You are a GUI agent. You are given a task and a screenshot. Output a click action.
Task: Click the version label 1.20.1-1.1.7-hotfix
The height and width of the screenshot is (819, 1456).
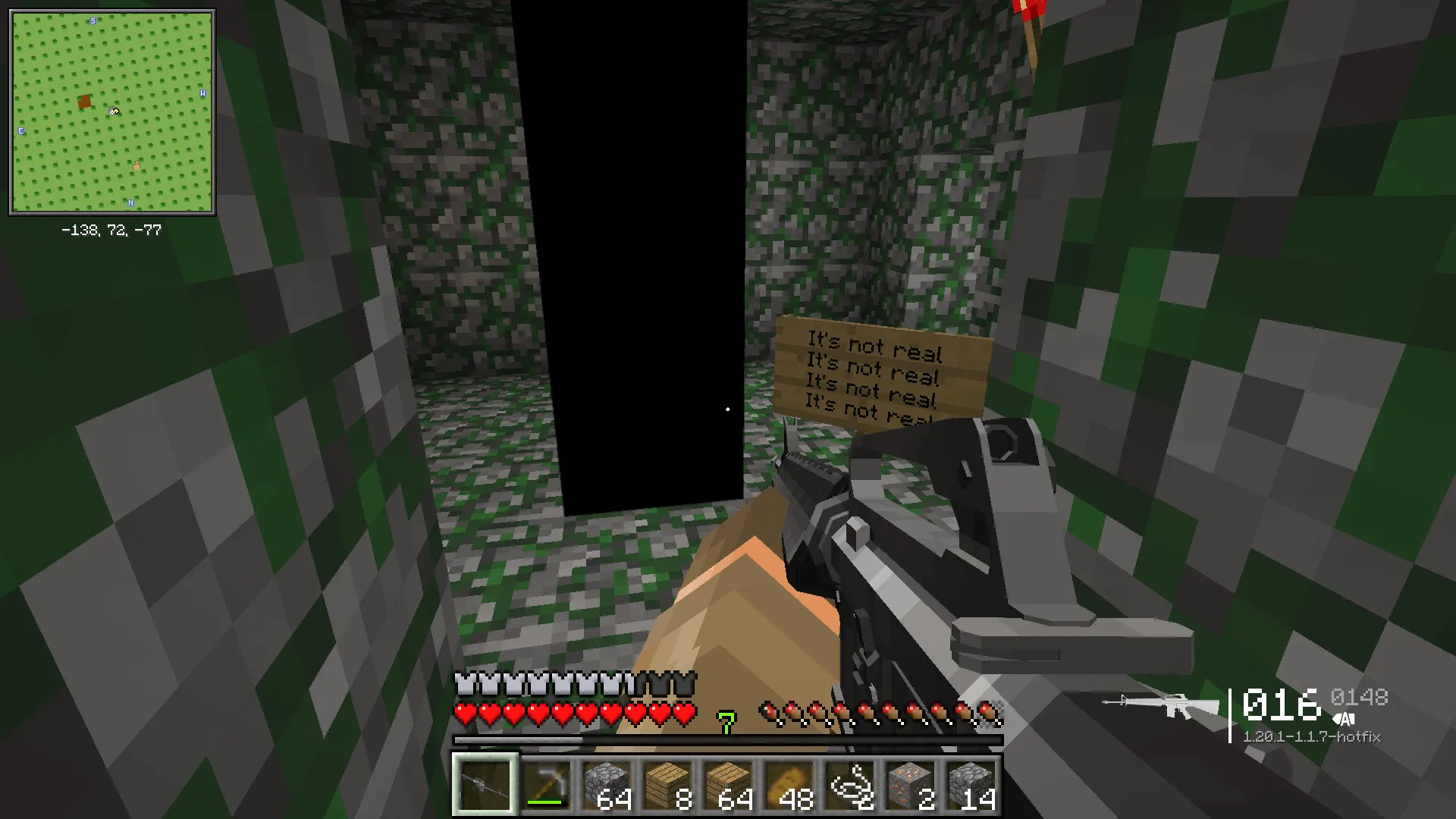(1312, 736)
